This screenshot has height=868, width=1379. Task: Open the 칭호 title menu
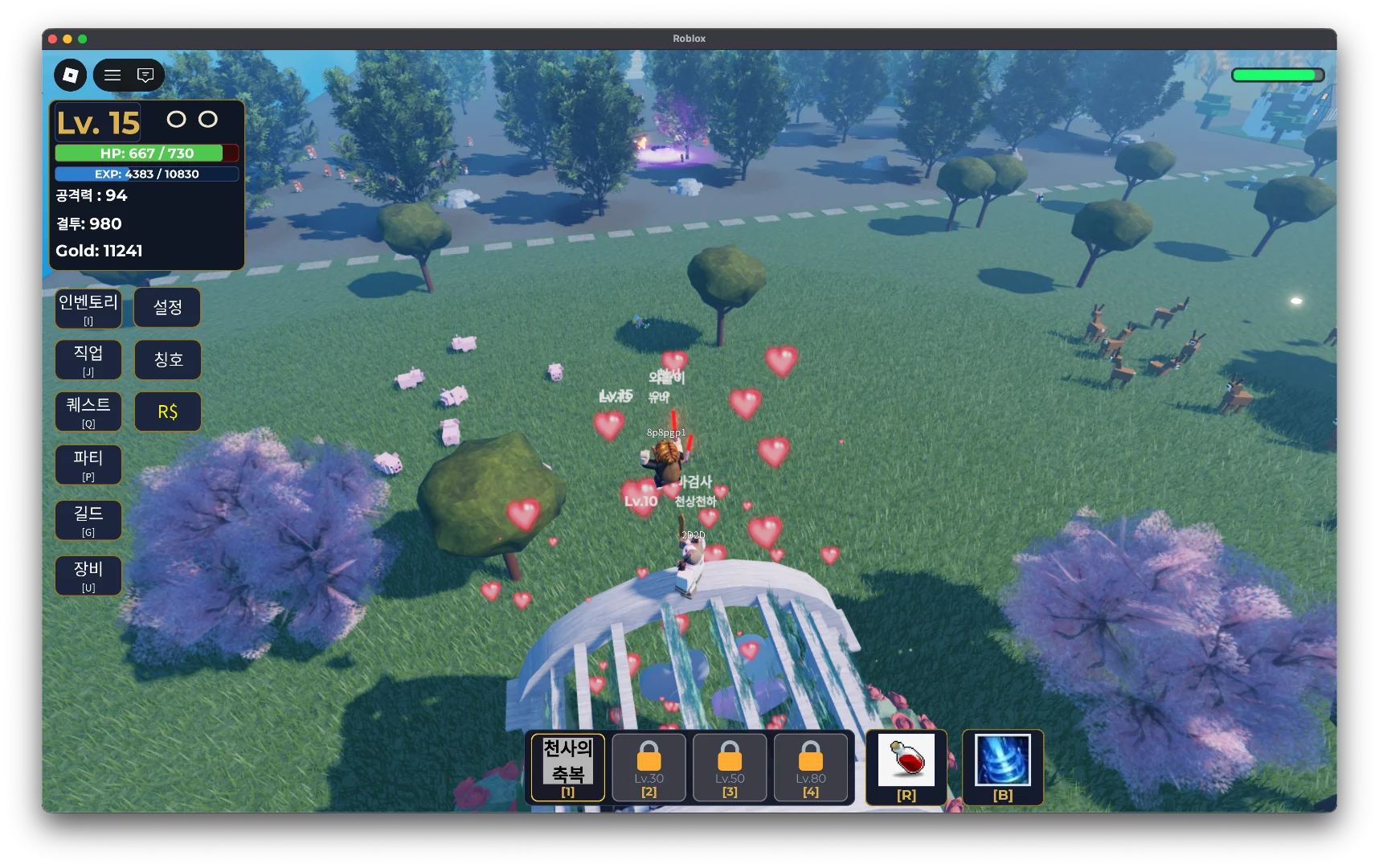pos(167,359)
